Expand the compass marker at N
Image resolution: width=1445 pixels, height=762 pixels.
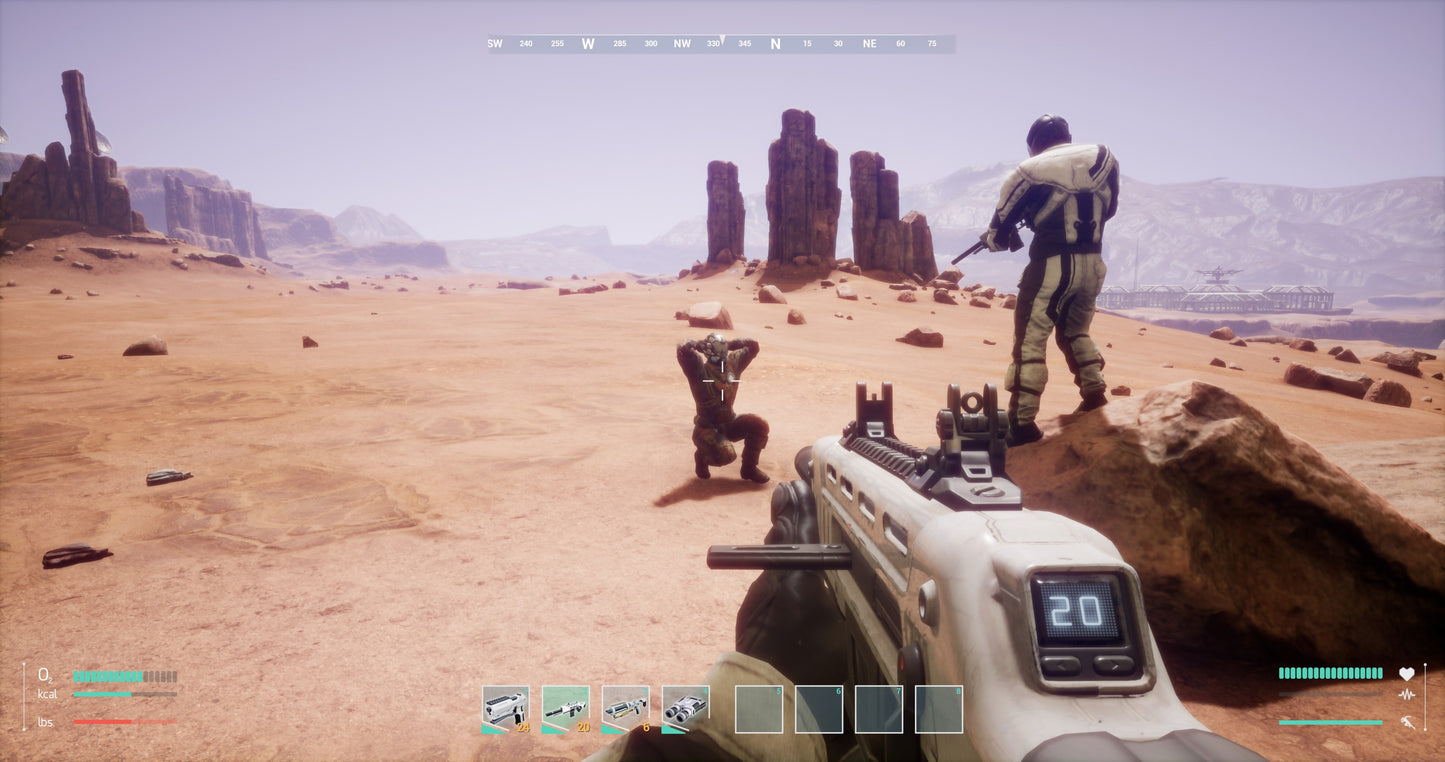[x=776, y=43]
